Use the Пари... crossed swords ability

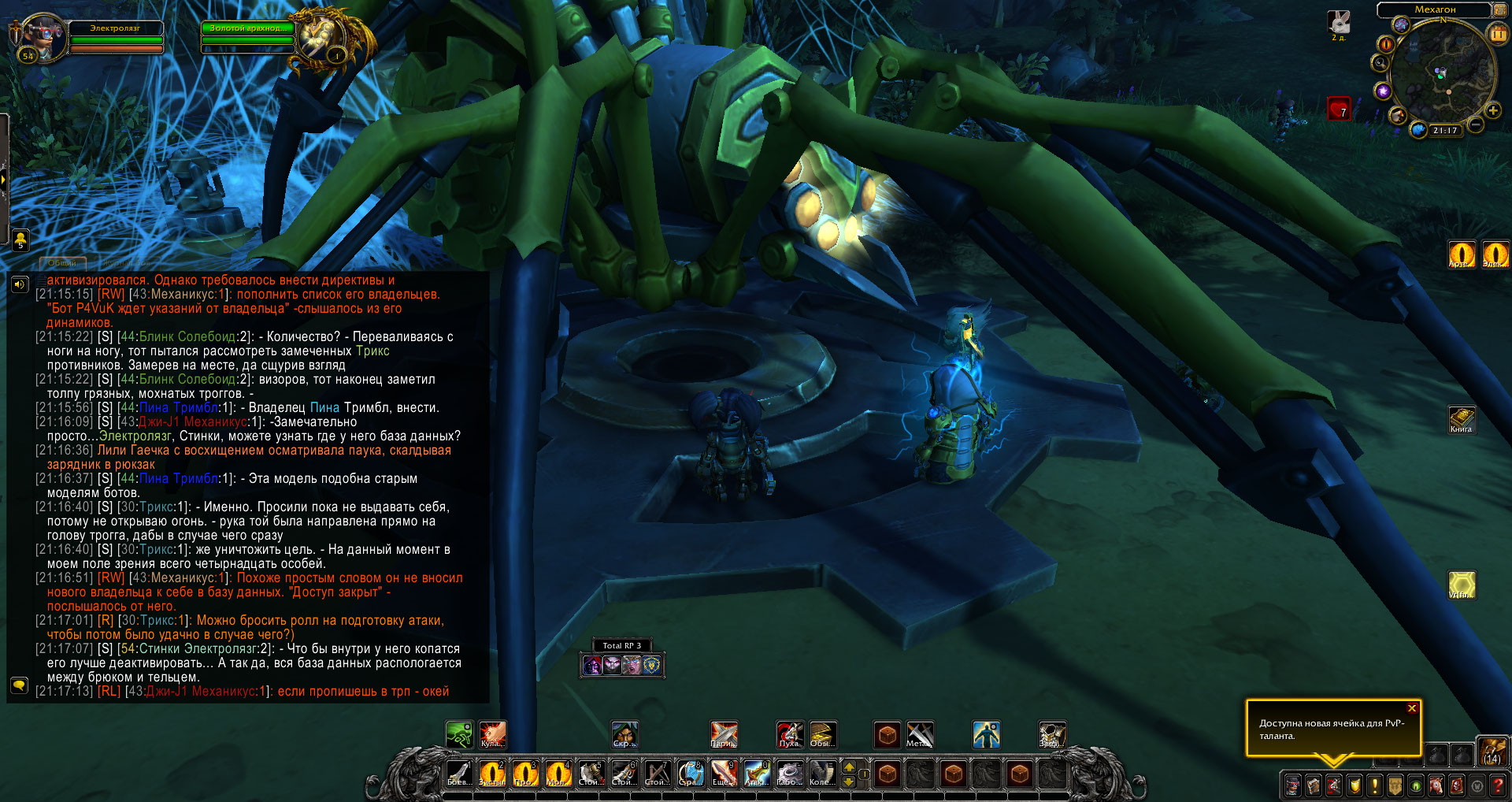coord(724,734)
